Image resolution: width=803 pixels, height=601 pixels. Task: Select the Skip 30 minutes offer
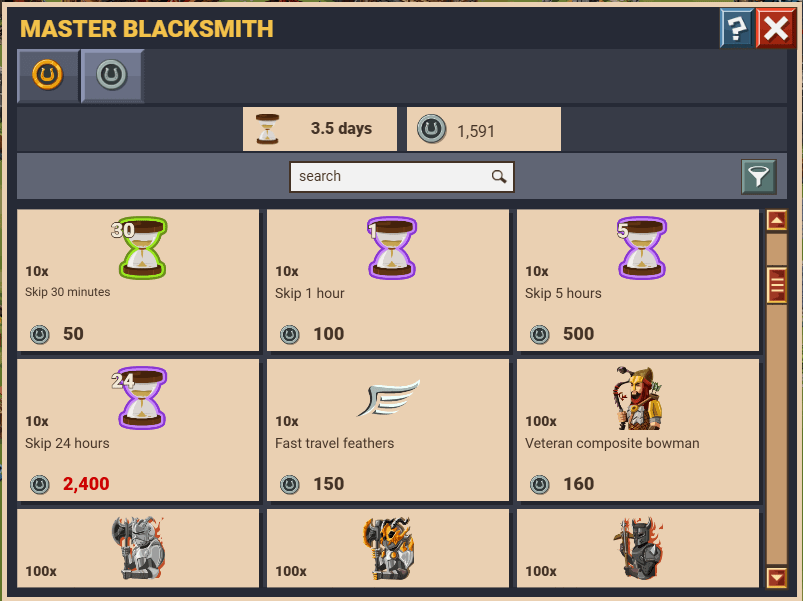tap(138, 280)
